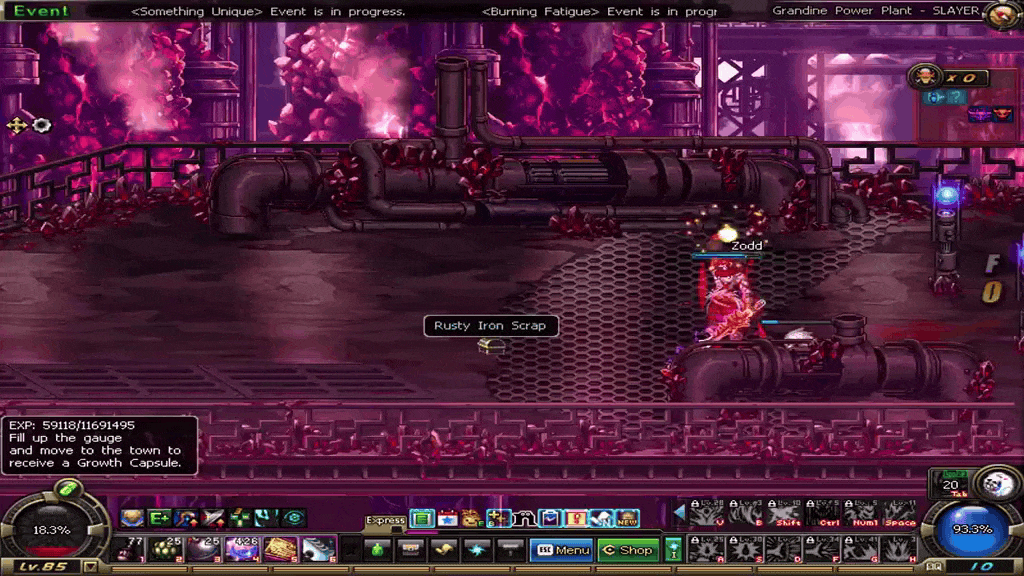Click the dungeon minimap boss room marker

pyautogui.click(x=1002, y=114)
